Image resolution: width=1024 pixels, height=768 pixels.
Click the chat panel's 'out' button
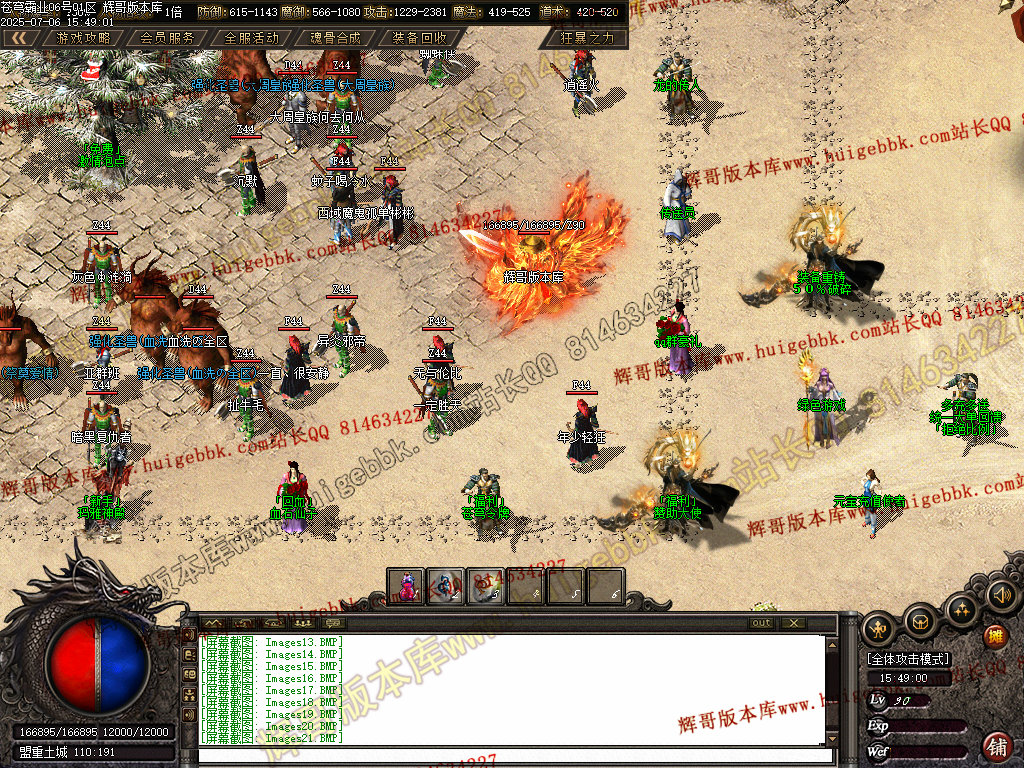coord(762,623)
